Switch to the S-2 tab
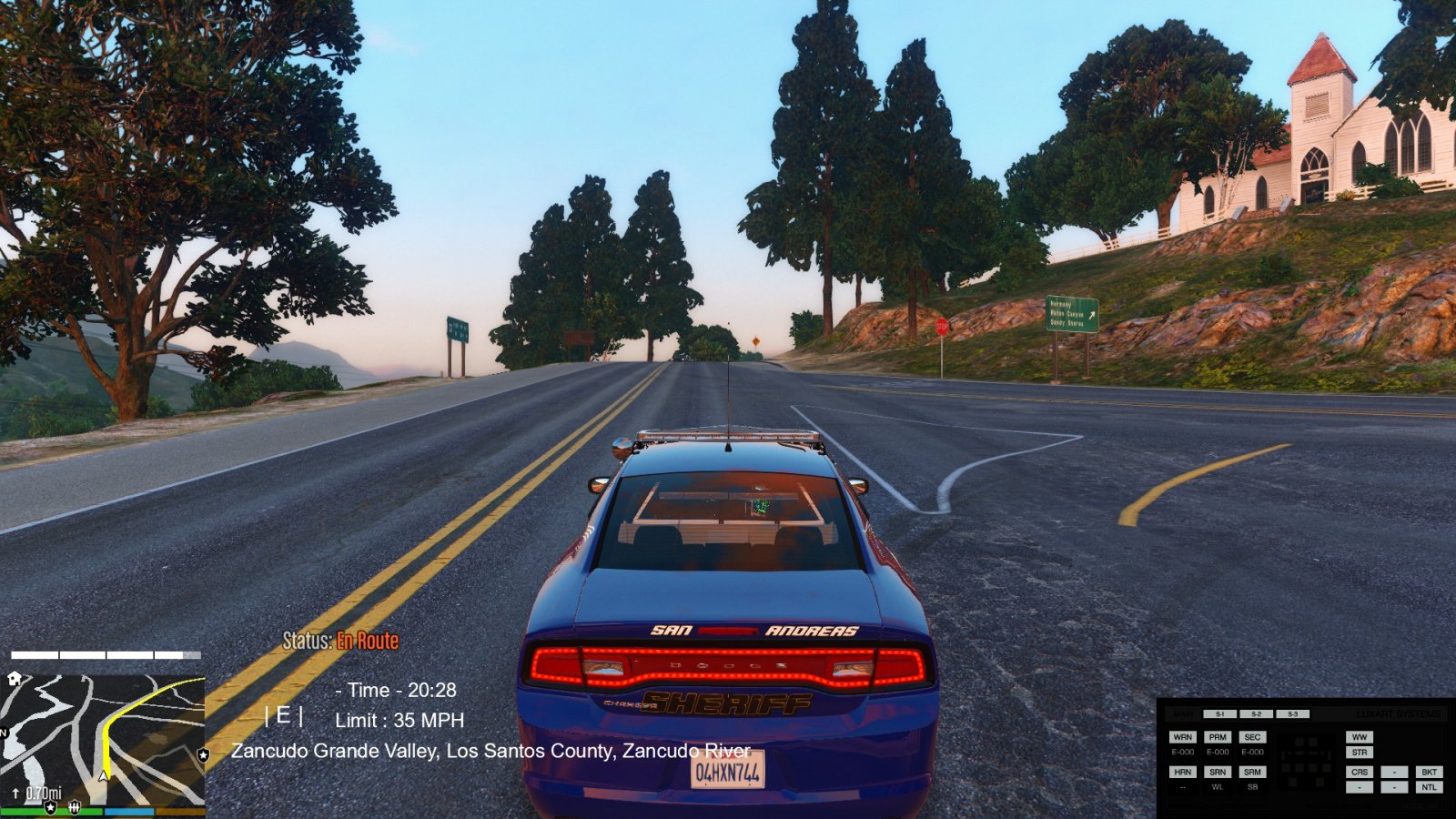The height and width of the screenshot is (819, 1456). [1257, 714]
